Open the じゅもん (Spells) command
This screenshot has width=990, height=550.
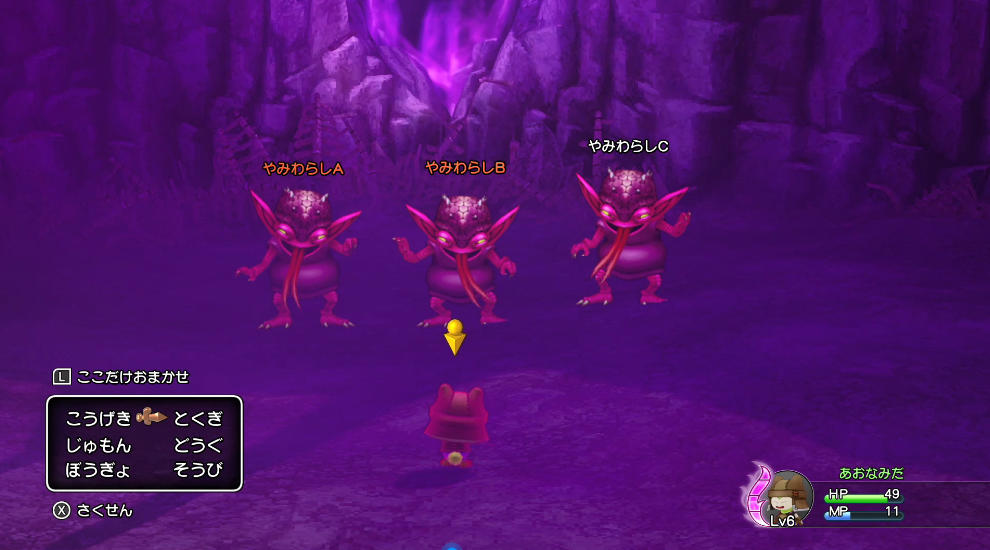tap(98, 444)
